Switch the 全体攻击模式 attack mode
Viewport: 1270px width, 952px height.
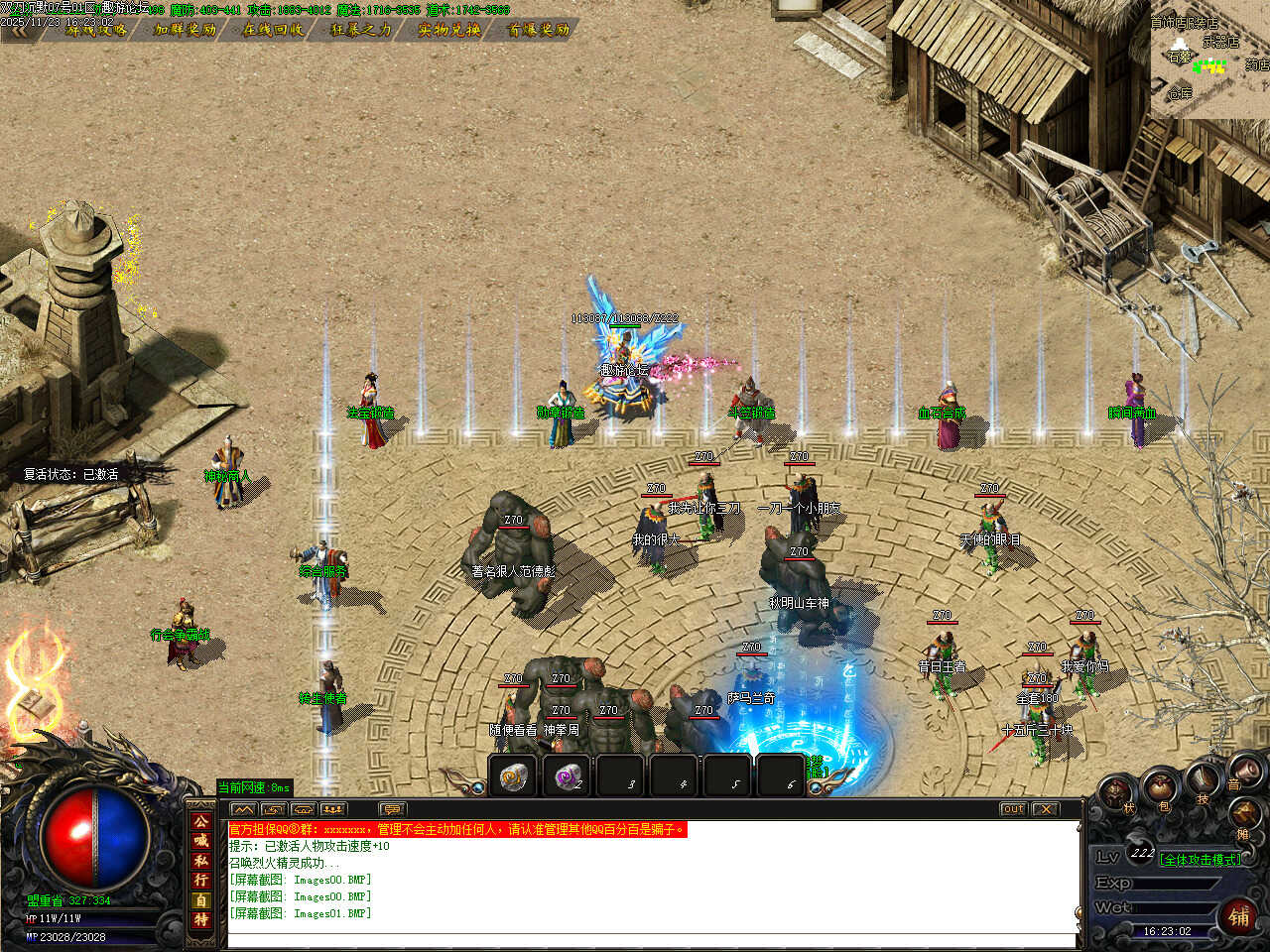click(1201, 860)
